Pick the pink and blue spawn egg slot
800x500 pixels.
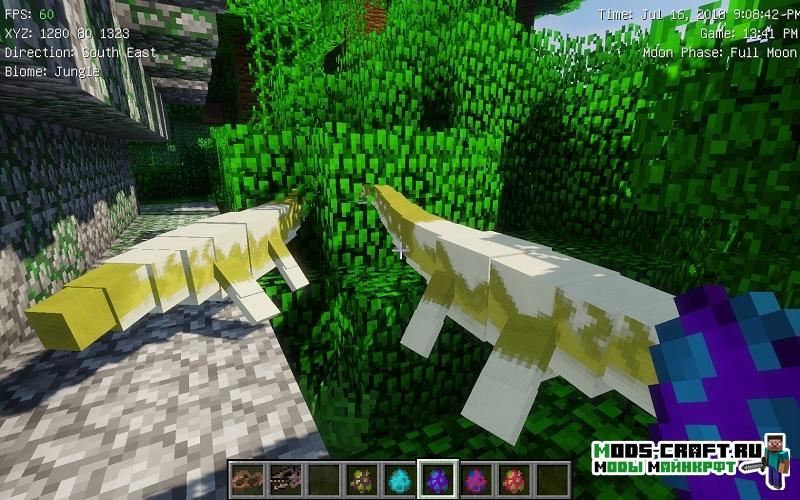click(x=477, y=477)
